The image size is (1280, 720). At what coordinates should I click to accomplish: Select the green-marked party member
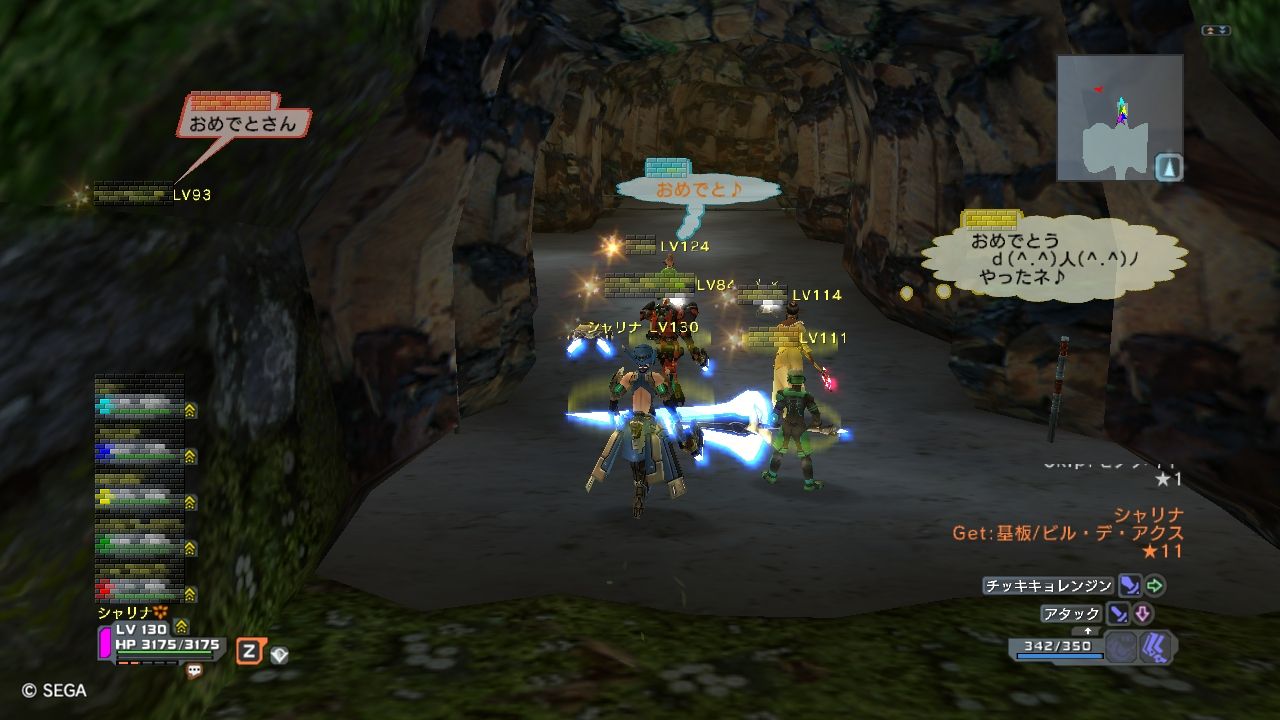tap(140, 543)
